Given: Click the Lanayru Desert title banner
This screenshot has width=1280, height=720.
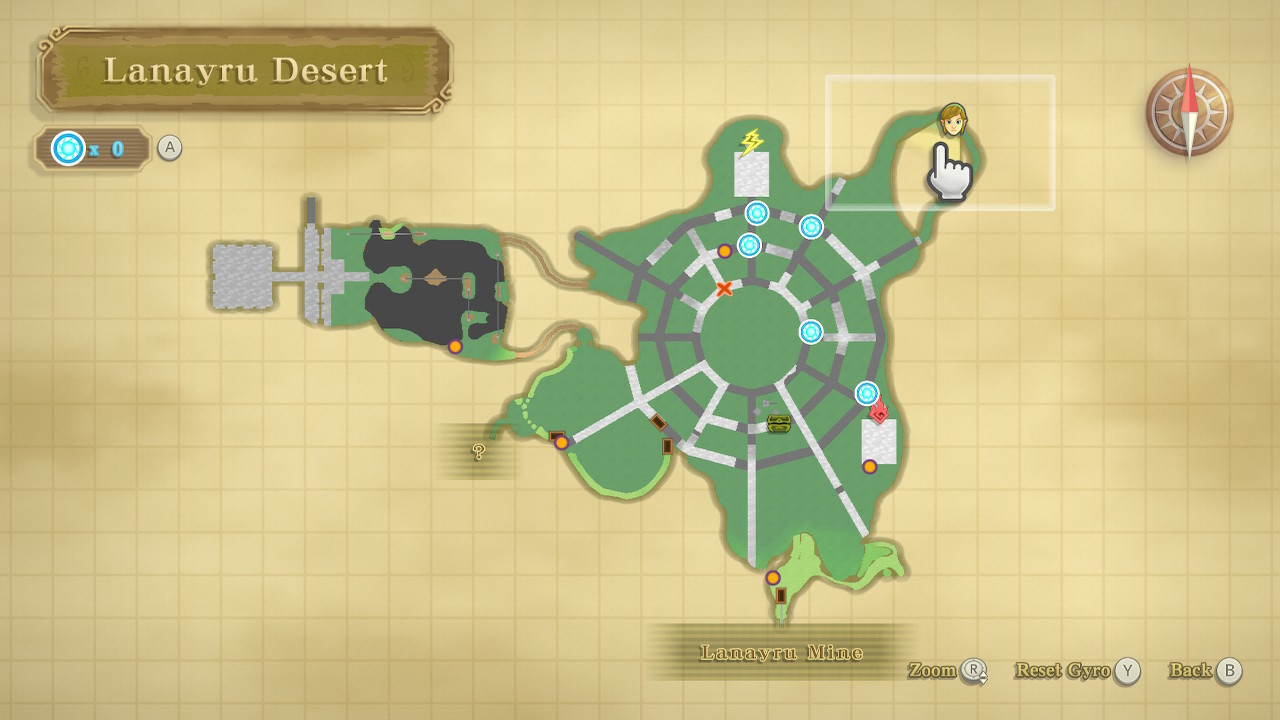Looking at the screenshot, I should [245, 70].
